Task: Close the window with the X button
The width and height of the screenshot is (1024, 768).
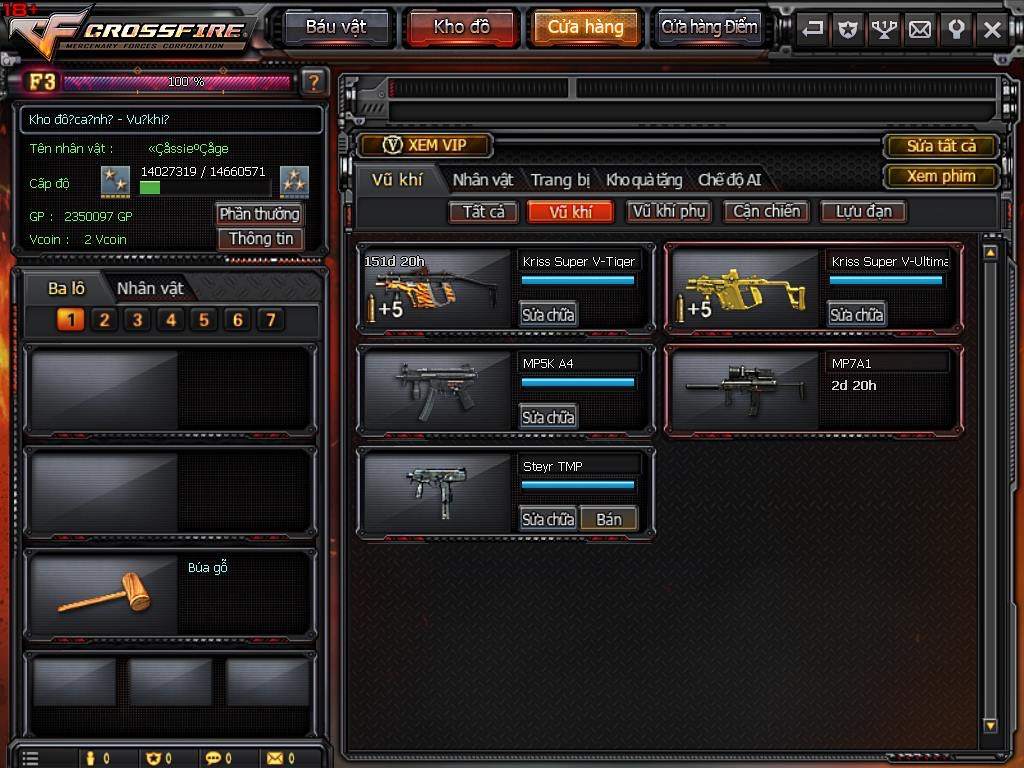Action: [x=992, y=29]
